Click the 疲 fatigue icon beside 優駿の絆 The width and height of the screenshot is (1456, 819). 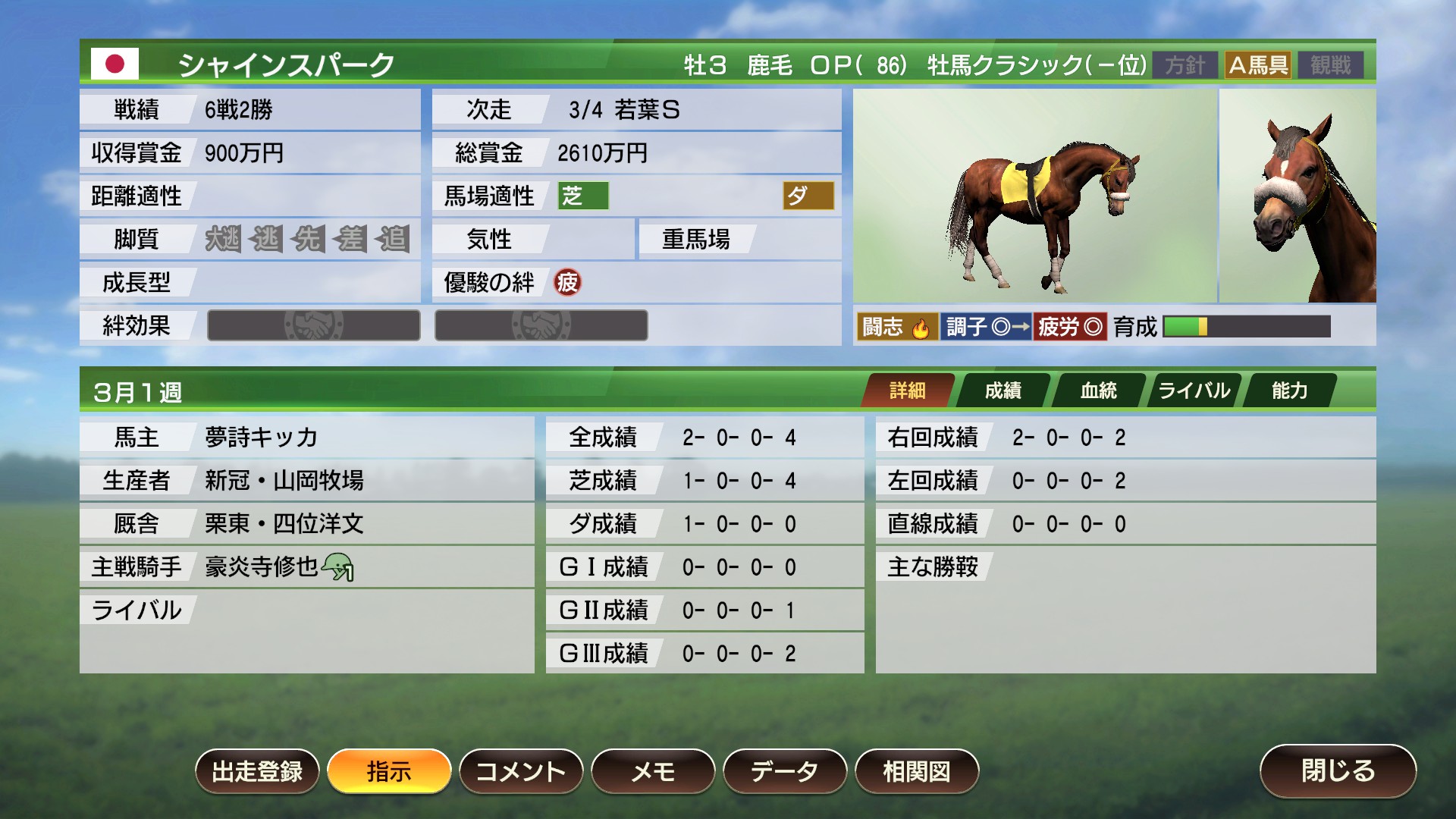[565, 284]
